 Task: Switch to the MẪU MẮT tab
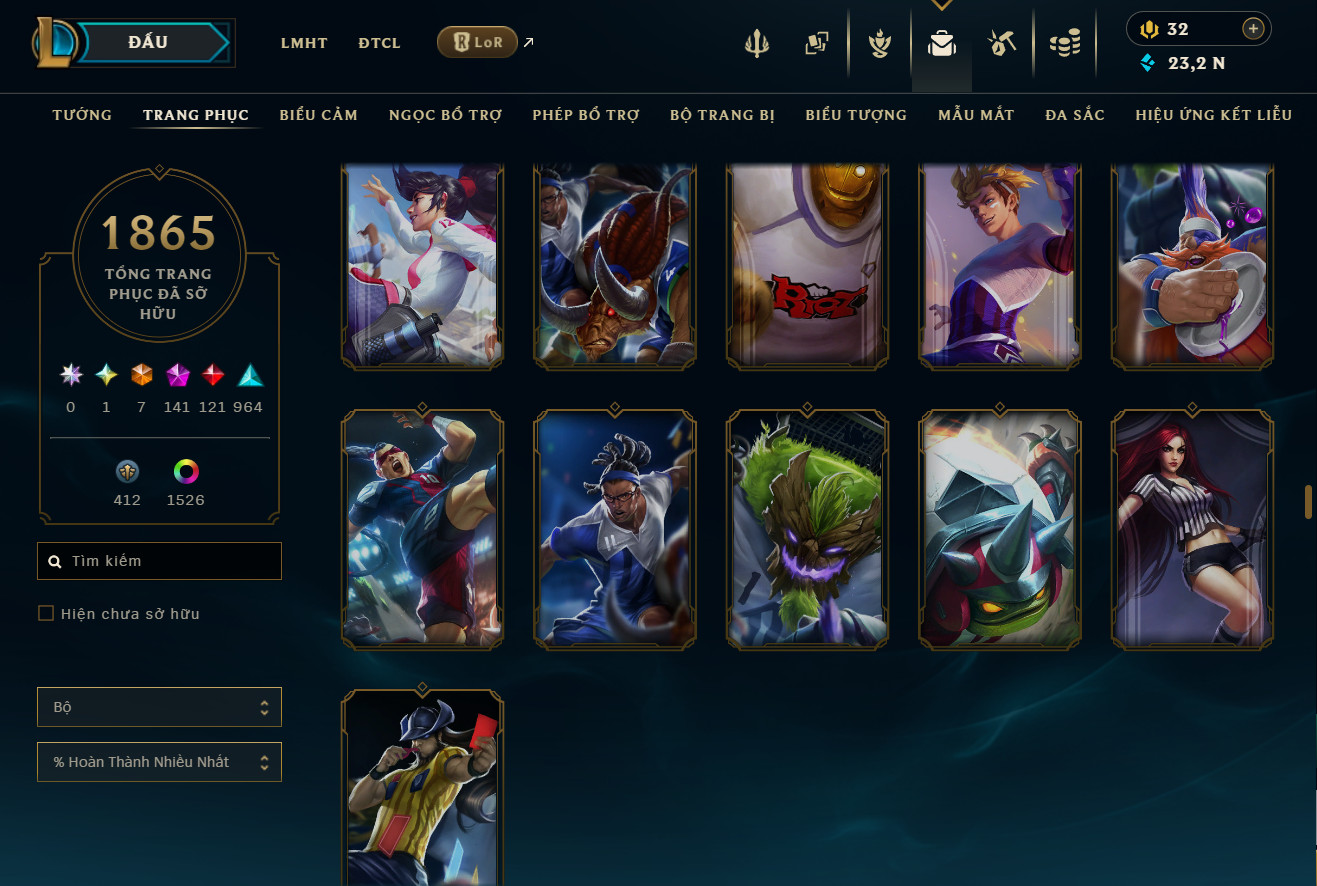click(976, 115)
